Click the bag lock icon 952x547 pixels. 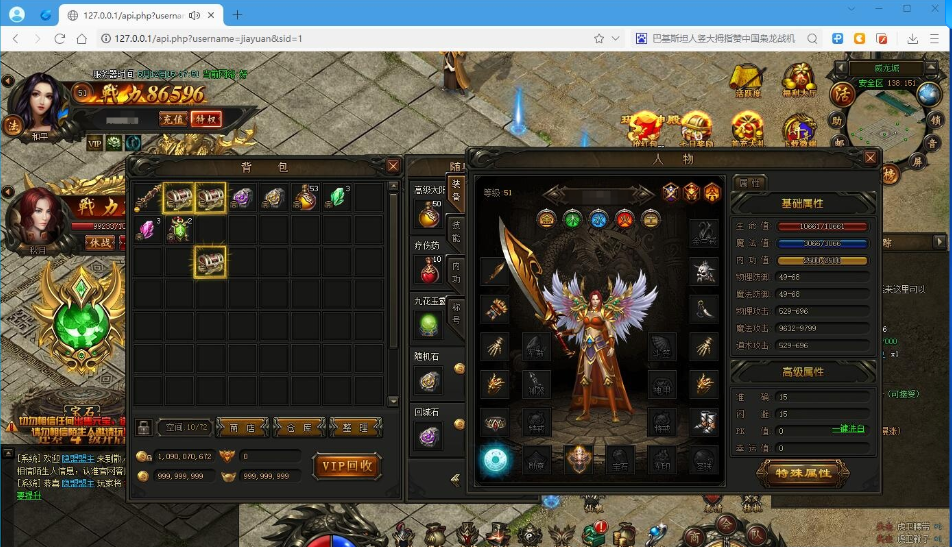coord(144,427)
